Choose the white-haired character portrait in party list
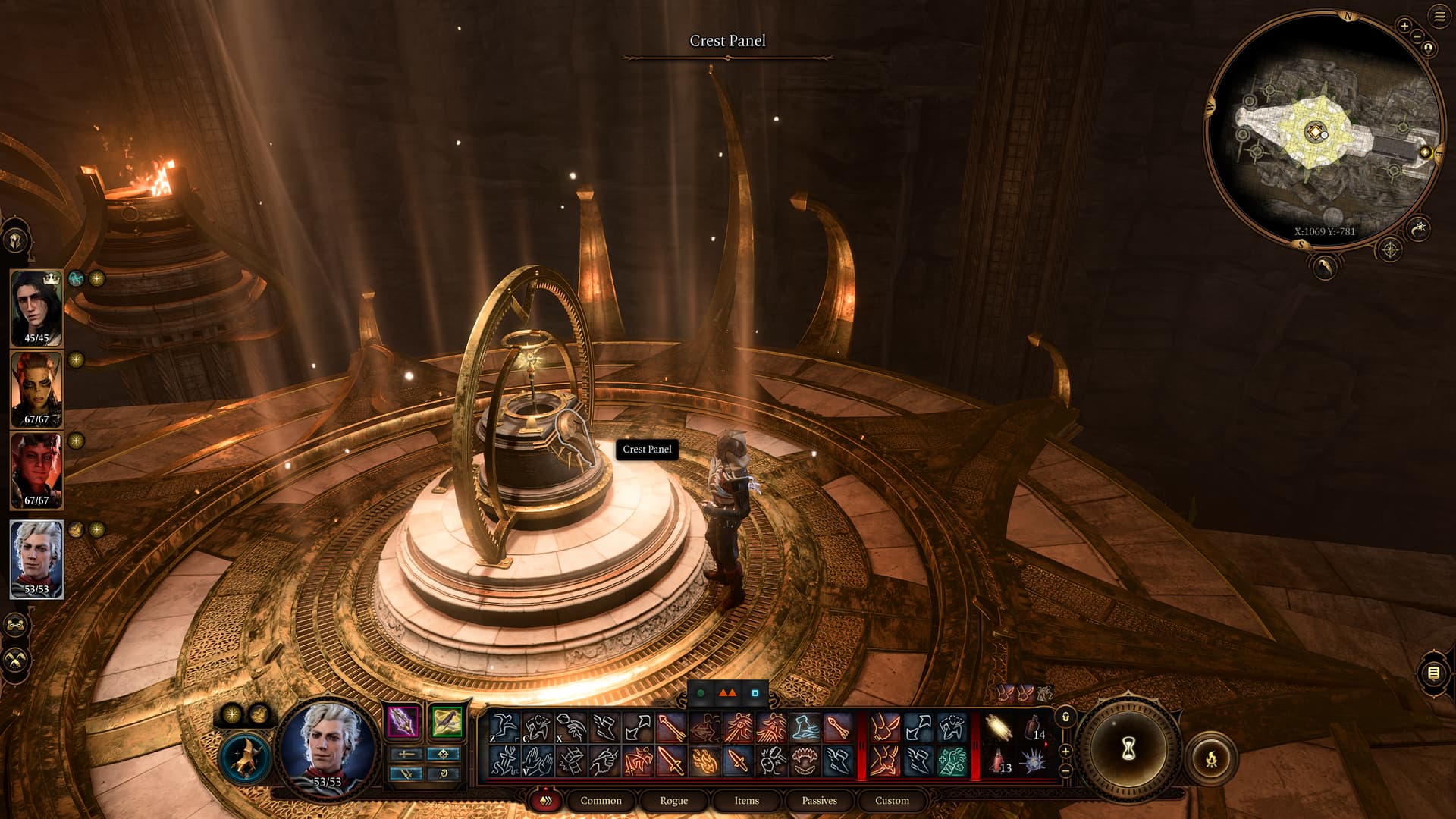This screenshot has height=819, width=1456. [36, 558]
